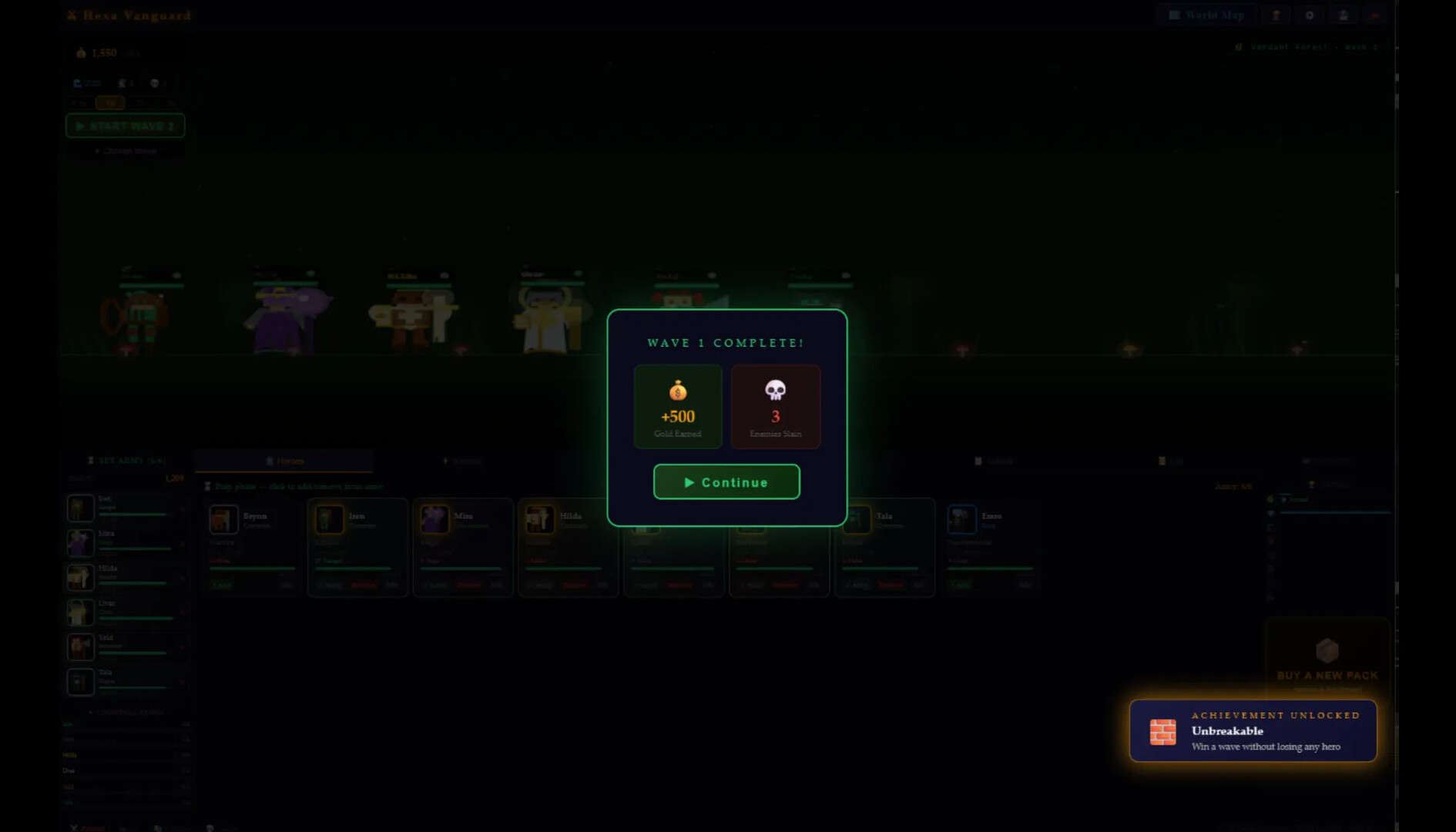1456x832 pixels.
Task: Click the user profile icon in top bar
Action: click(x=1343, y=15)
